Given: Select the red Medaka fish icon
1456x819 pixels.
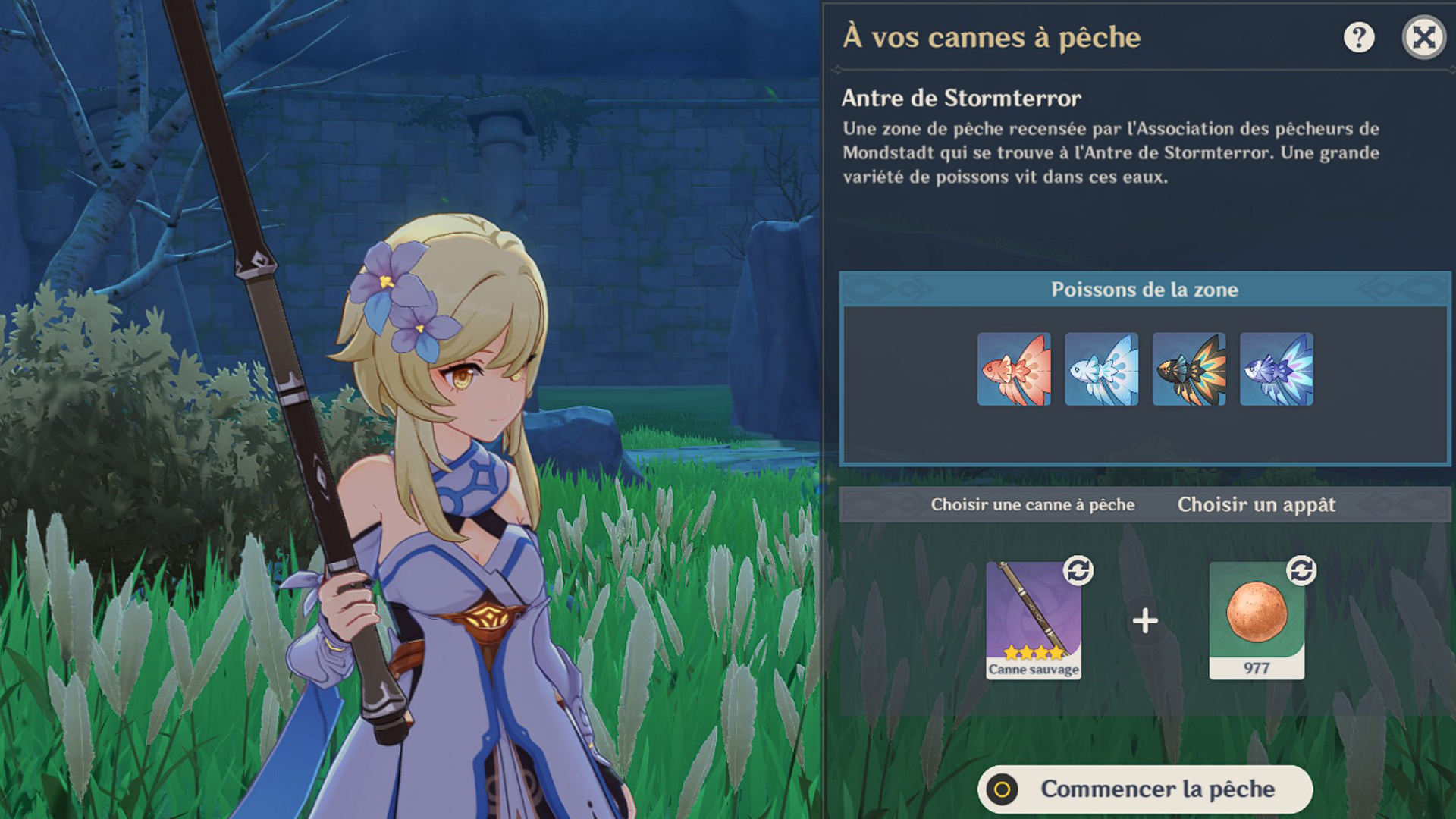Looking at the screenshot, I should coord(1015,370).
